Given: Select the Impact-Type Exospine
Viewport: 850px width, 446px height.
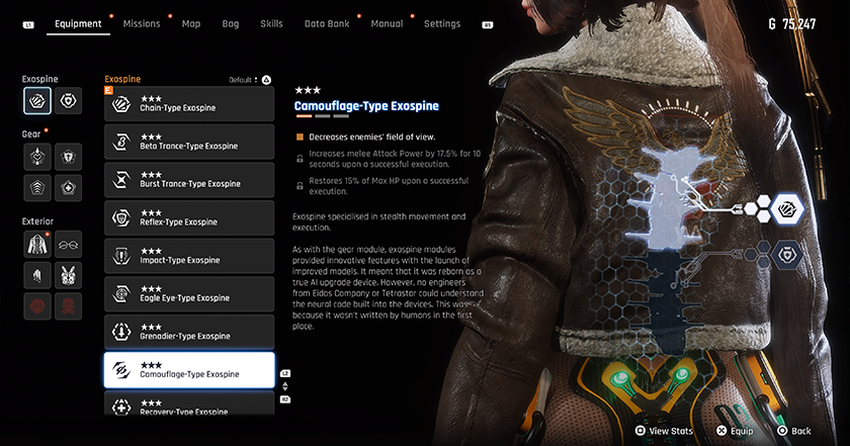Looking at the screenshot, I should pyautogui.click(x=189, y=255).
